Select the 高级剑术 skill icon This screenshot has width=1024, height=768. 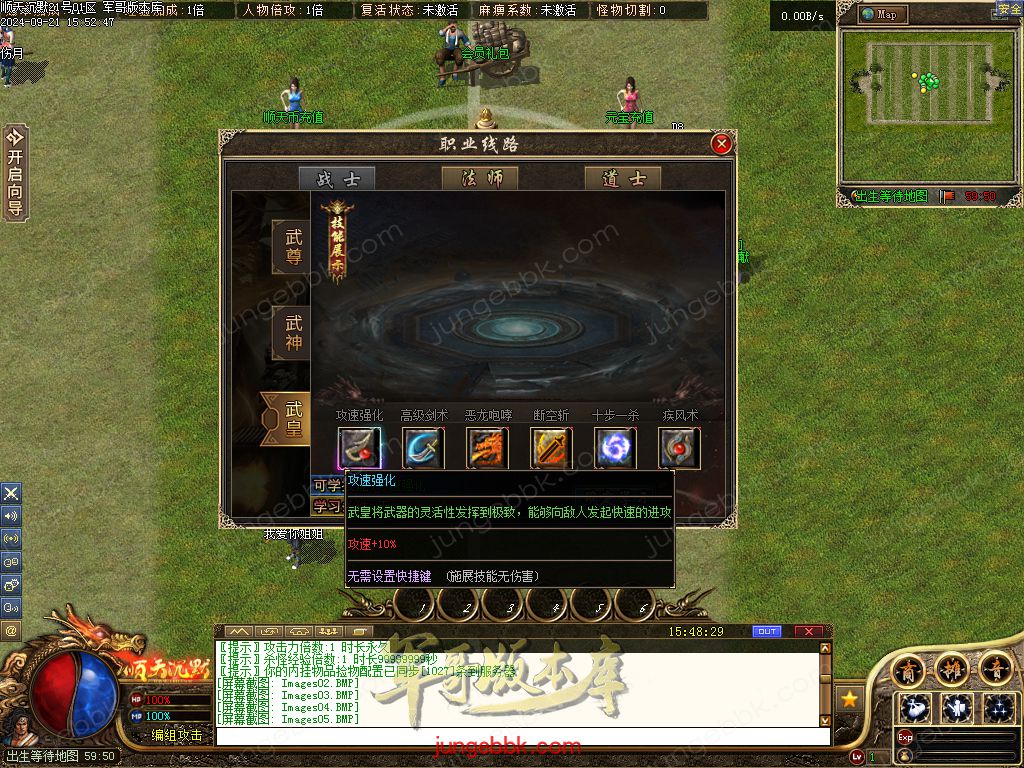tap(423, 448)
